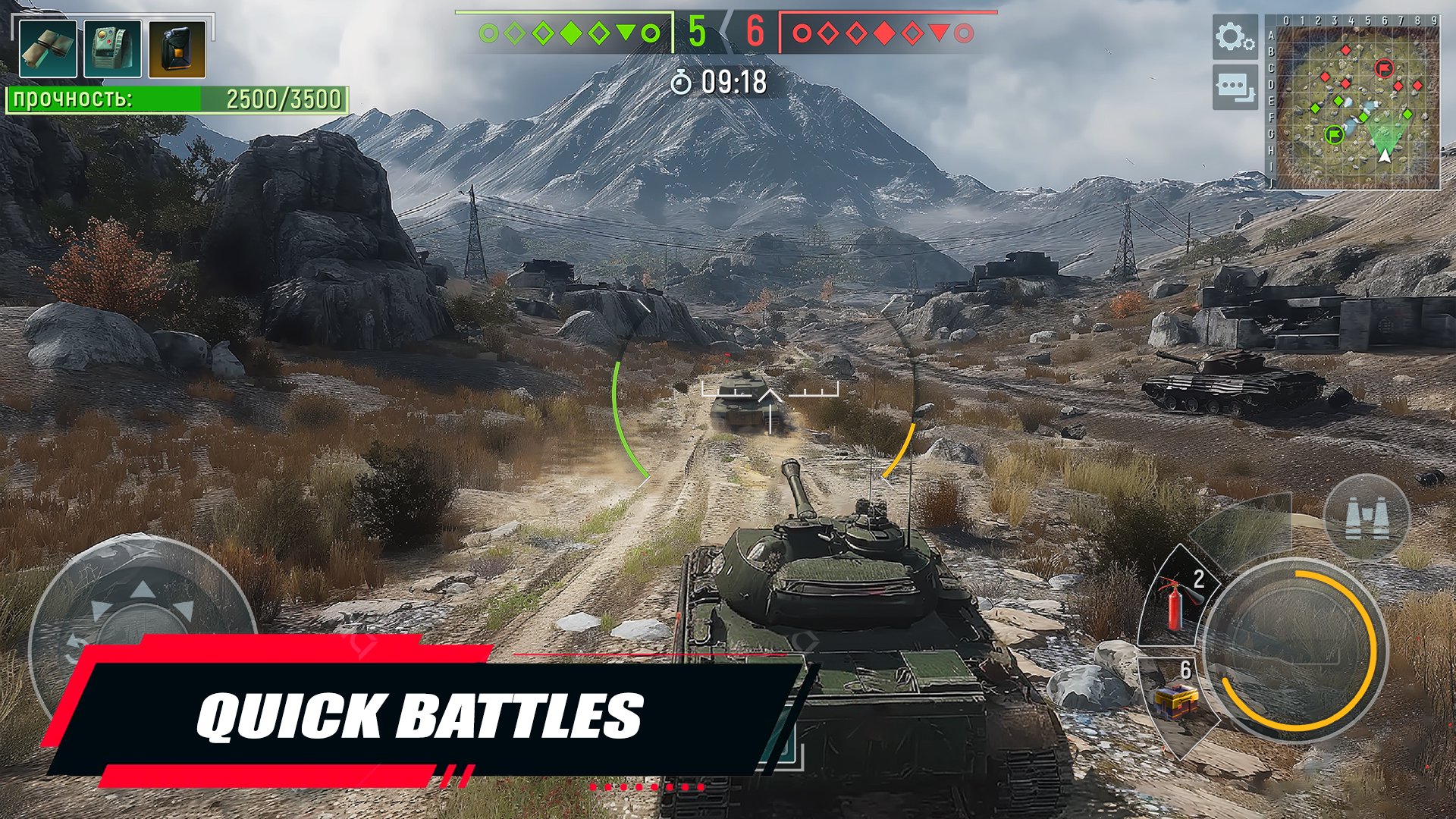The height and width of the screenshot is (819, 1456).
Task: Select the green control device equipment icon
Action: (x=112, y=49)
